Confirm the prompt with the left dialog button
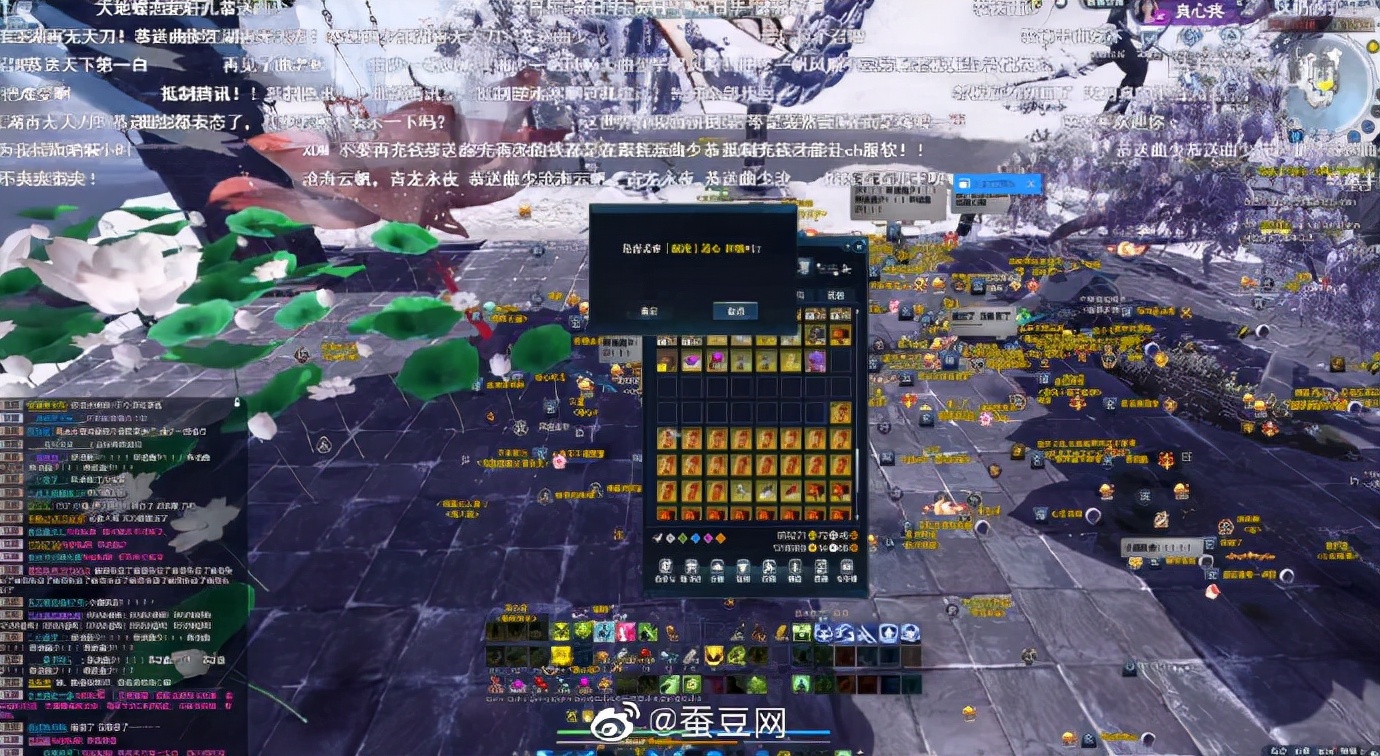This screenshot has height=756, width=1380. click(649, 311)
